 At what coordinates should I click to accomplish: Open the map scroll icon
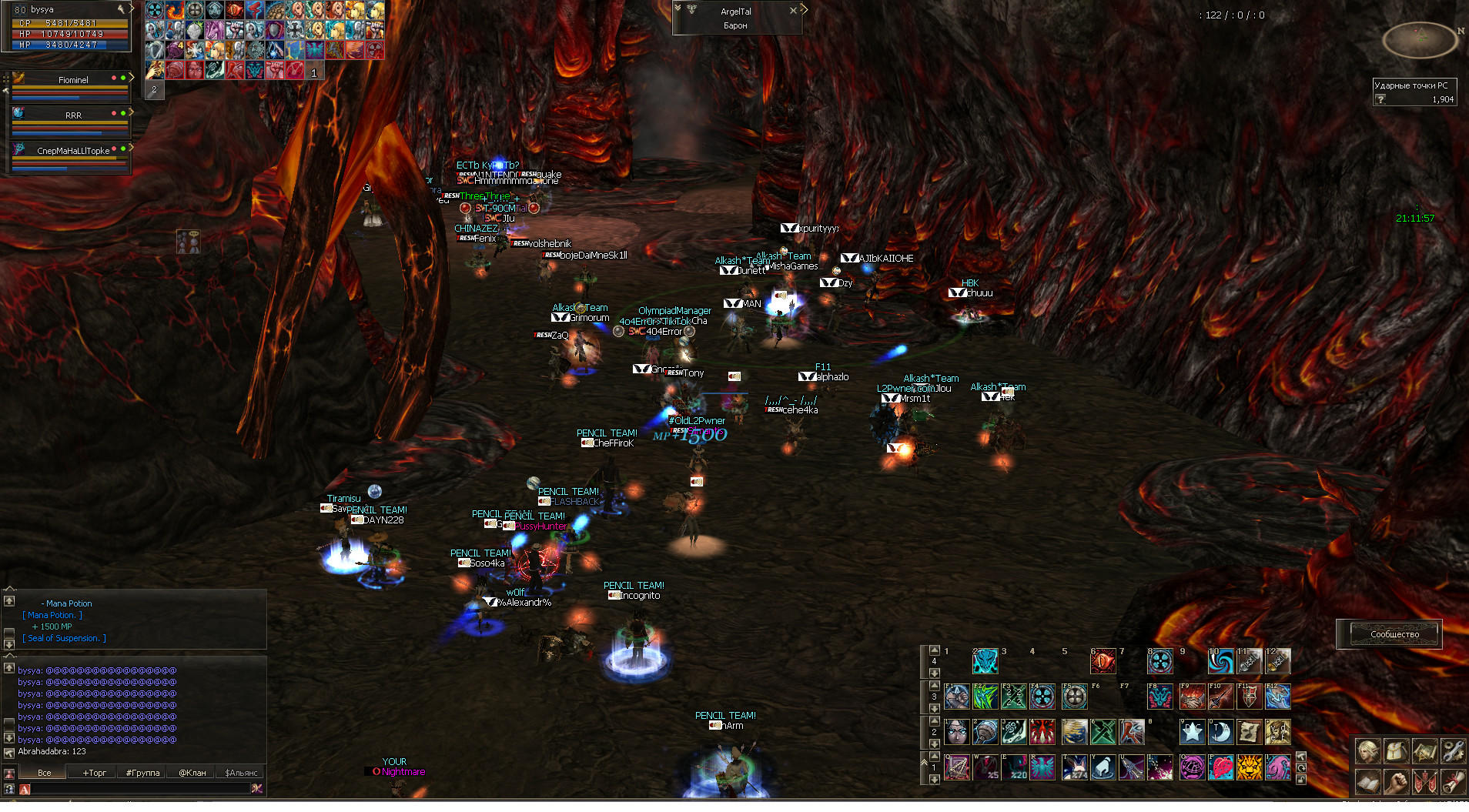1424,750
